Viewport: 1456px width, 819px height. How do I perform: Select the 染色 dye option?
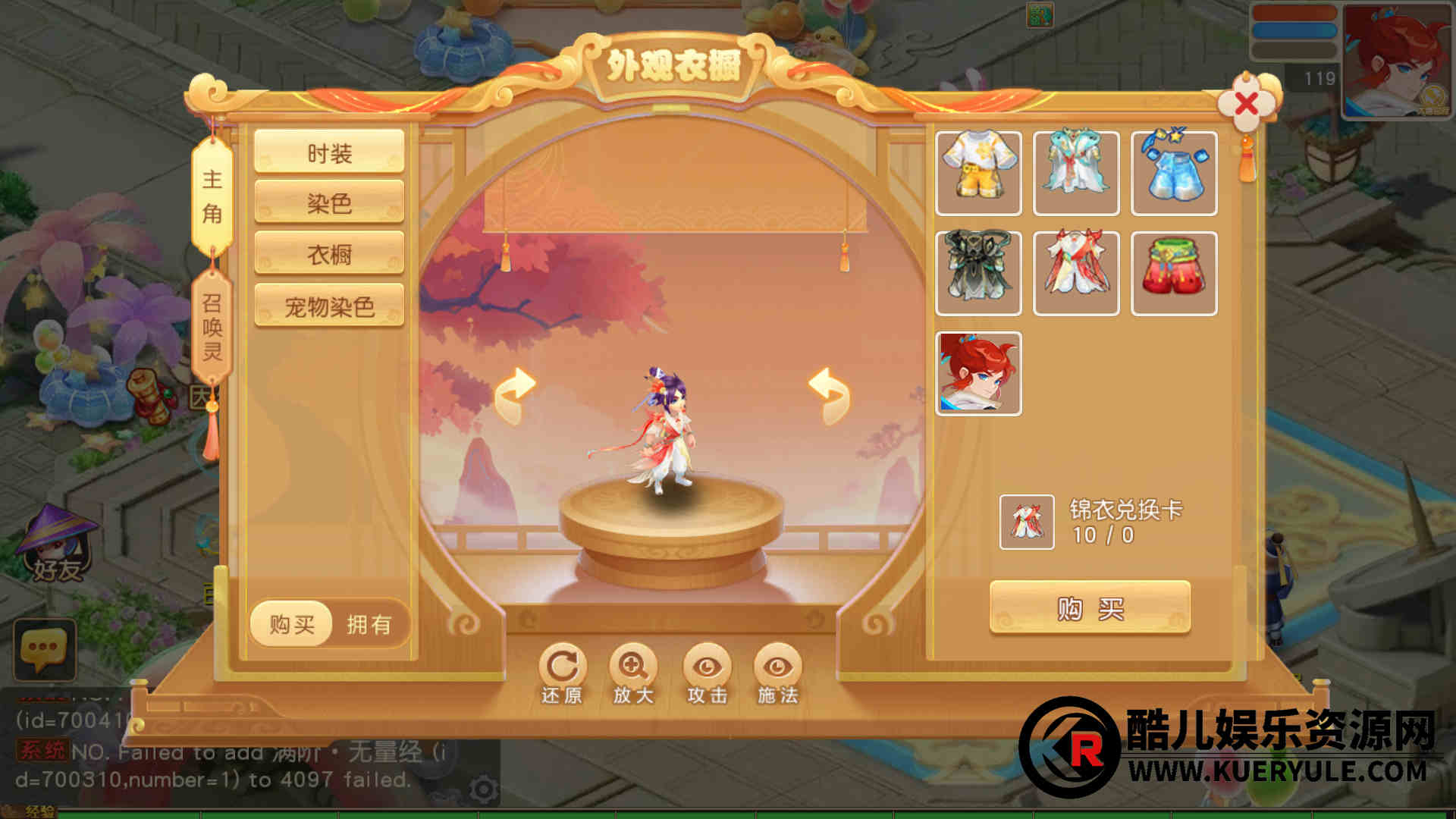(329, 202)
